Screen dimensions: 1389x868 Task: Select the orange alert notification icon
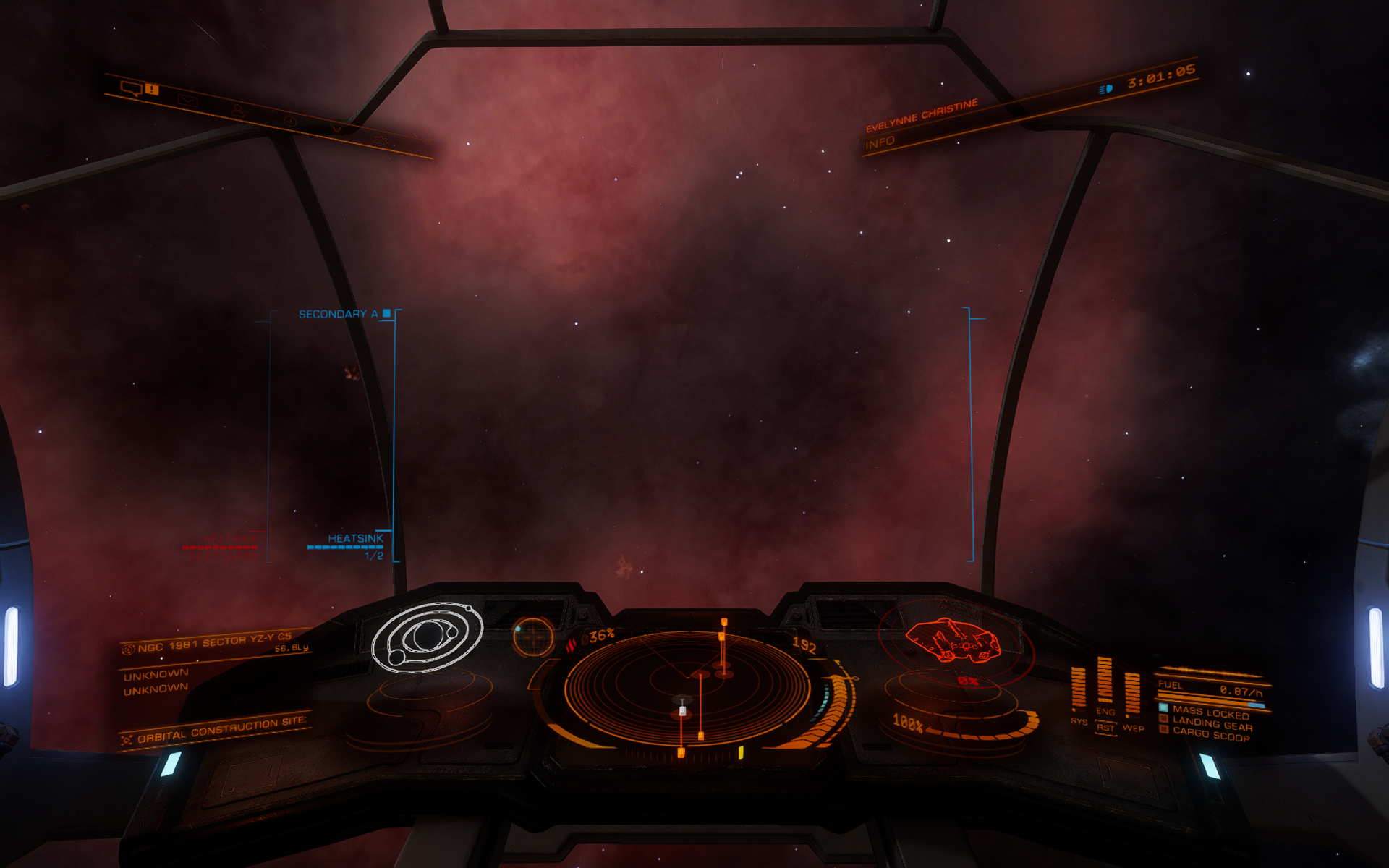coord(151,90)
